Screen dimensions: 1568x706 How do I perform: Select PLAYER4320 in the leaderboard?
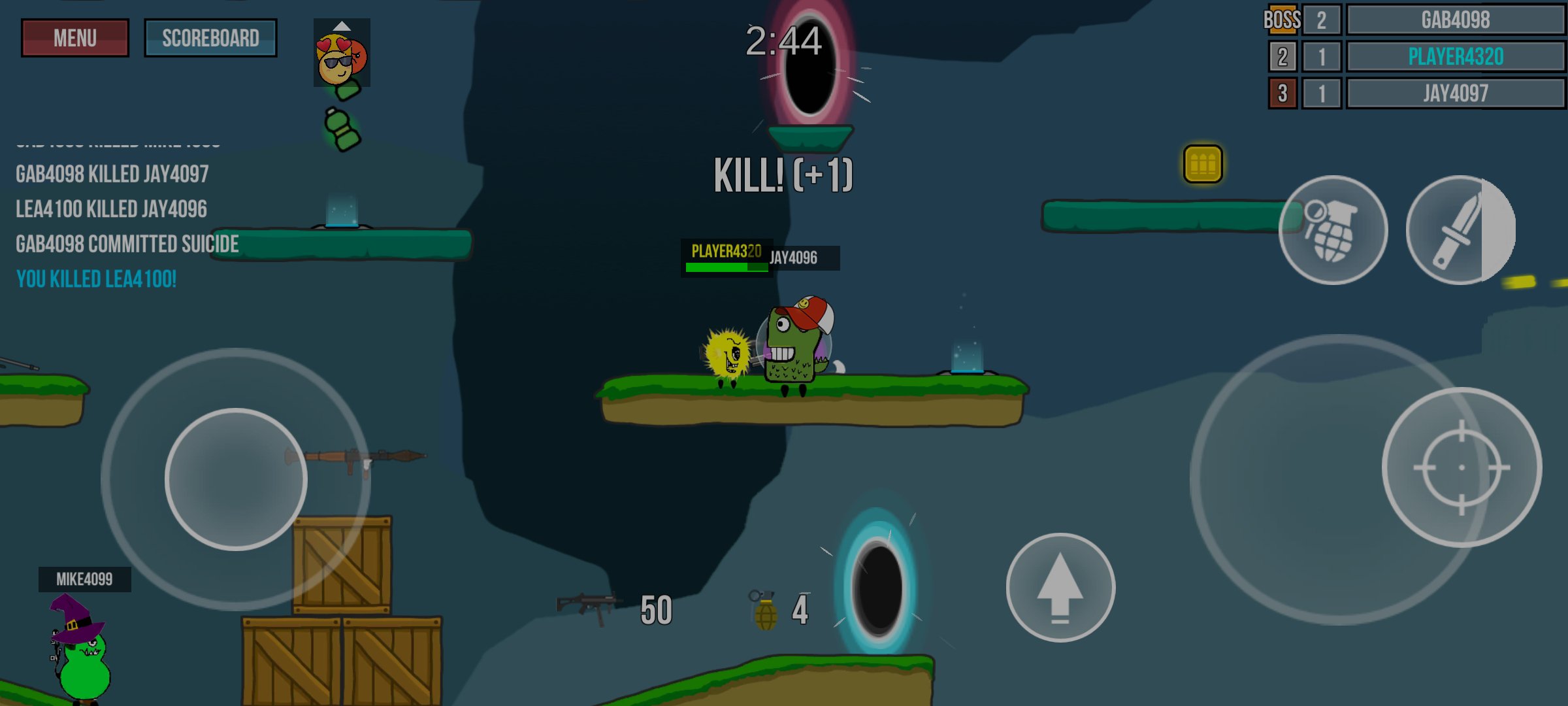[1456, 56]
